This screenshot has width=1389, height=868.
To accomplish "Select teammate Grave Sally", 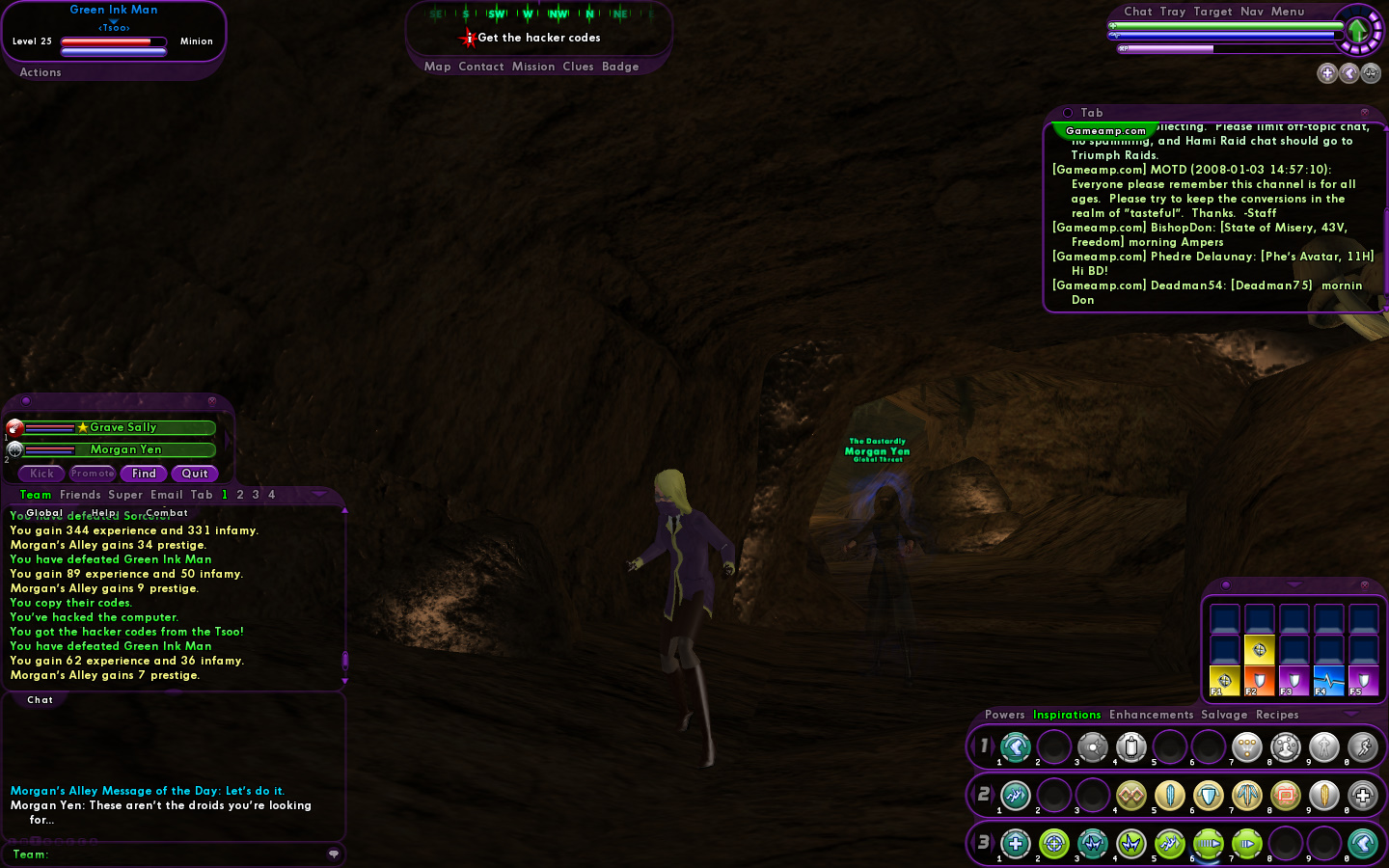I will [123, 427].
